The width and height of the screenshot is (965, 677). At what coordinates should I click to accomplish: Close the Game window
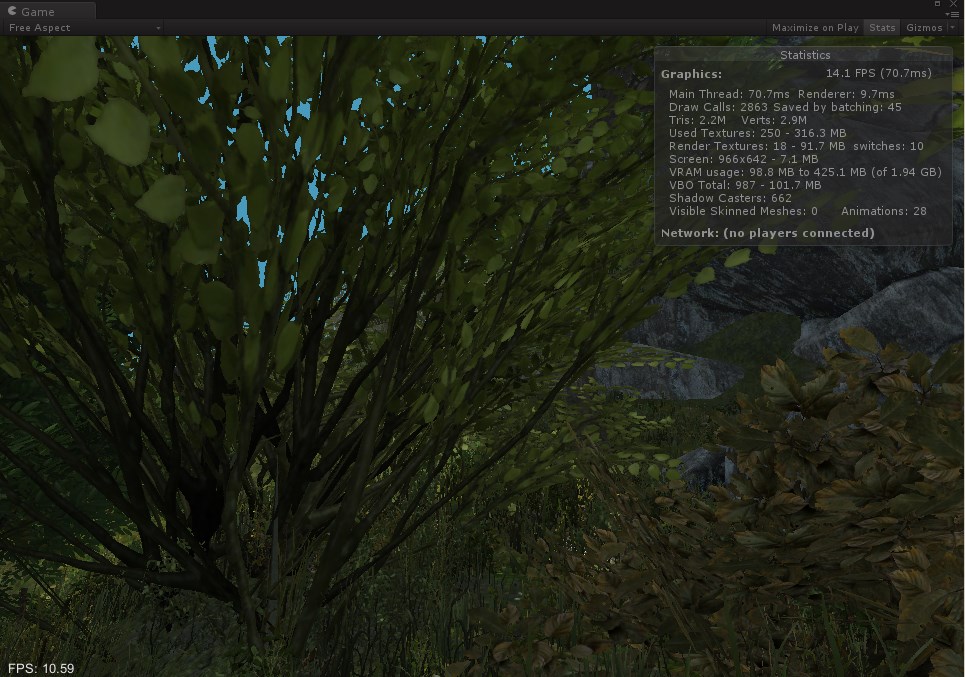953,4
